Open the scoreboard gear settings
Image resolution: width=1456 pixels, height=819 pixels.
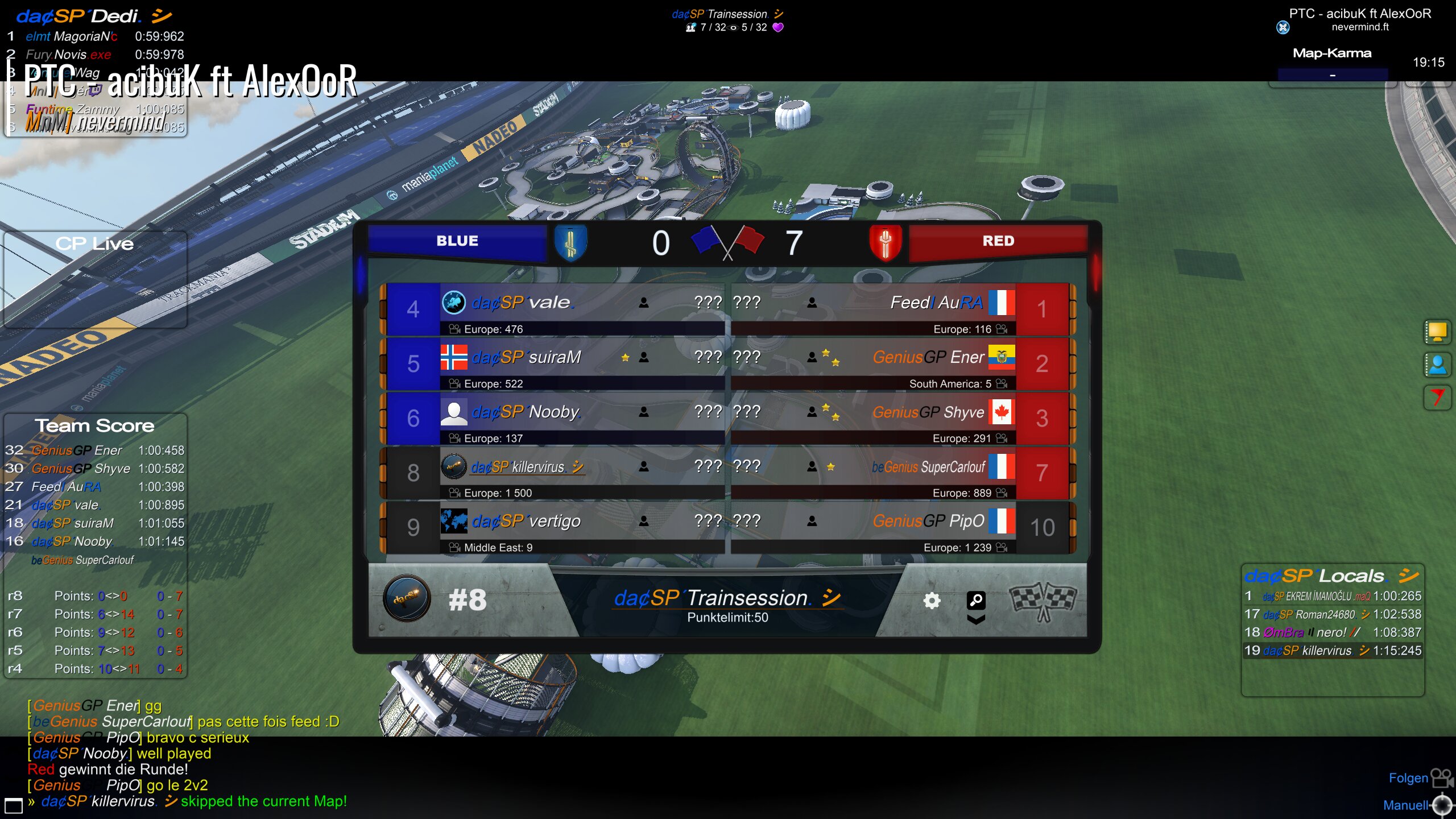click(x=932, y=601)
